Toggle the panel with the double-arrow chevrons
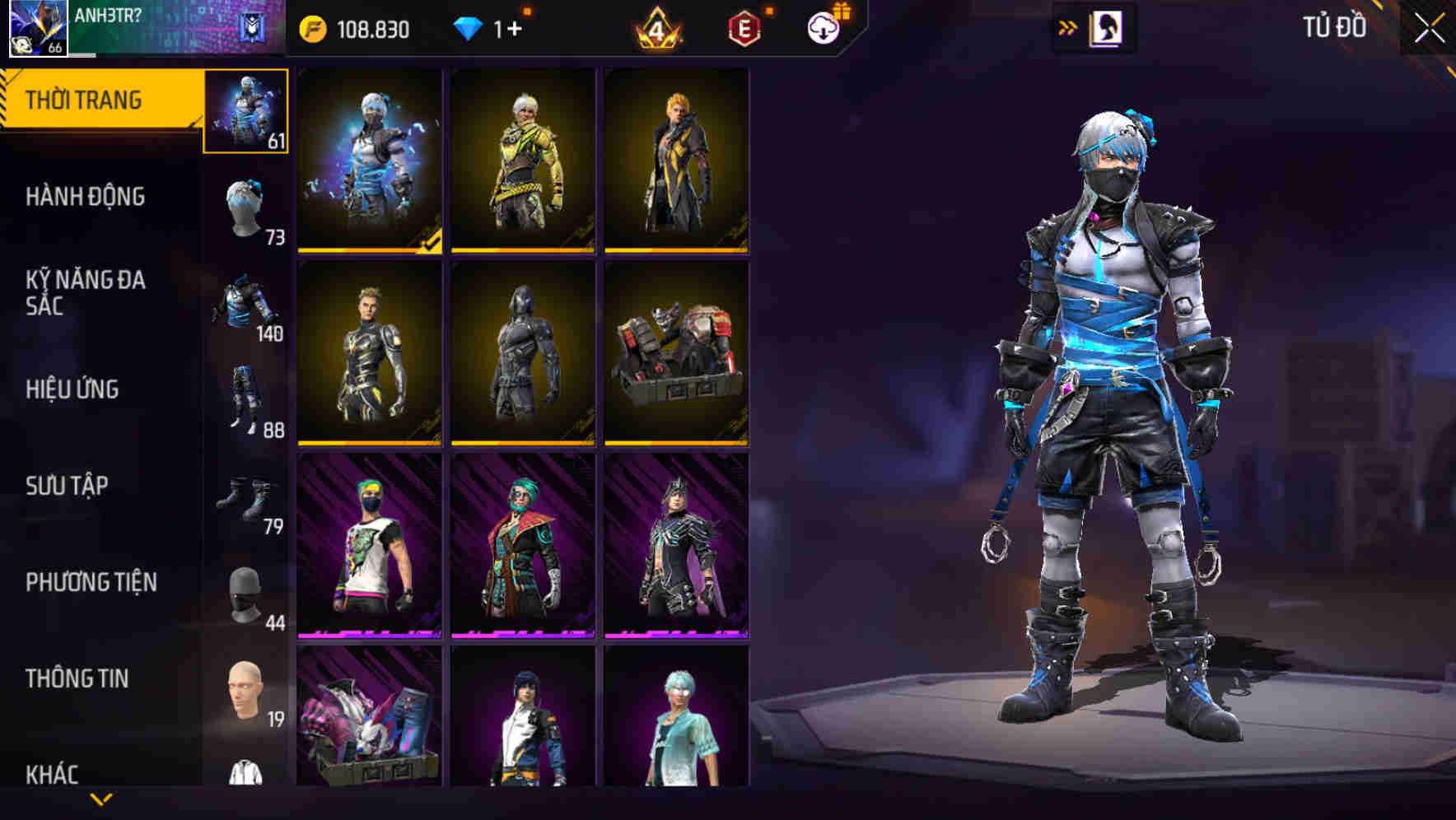1456x820 pixels. pos(1068,27)
